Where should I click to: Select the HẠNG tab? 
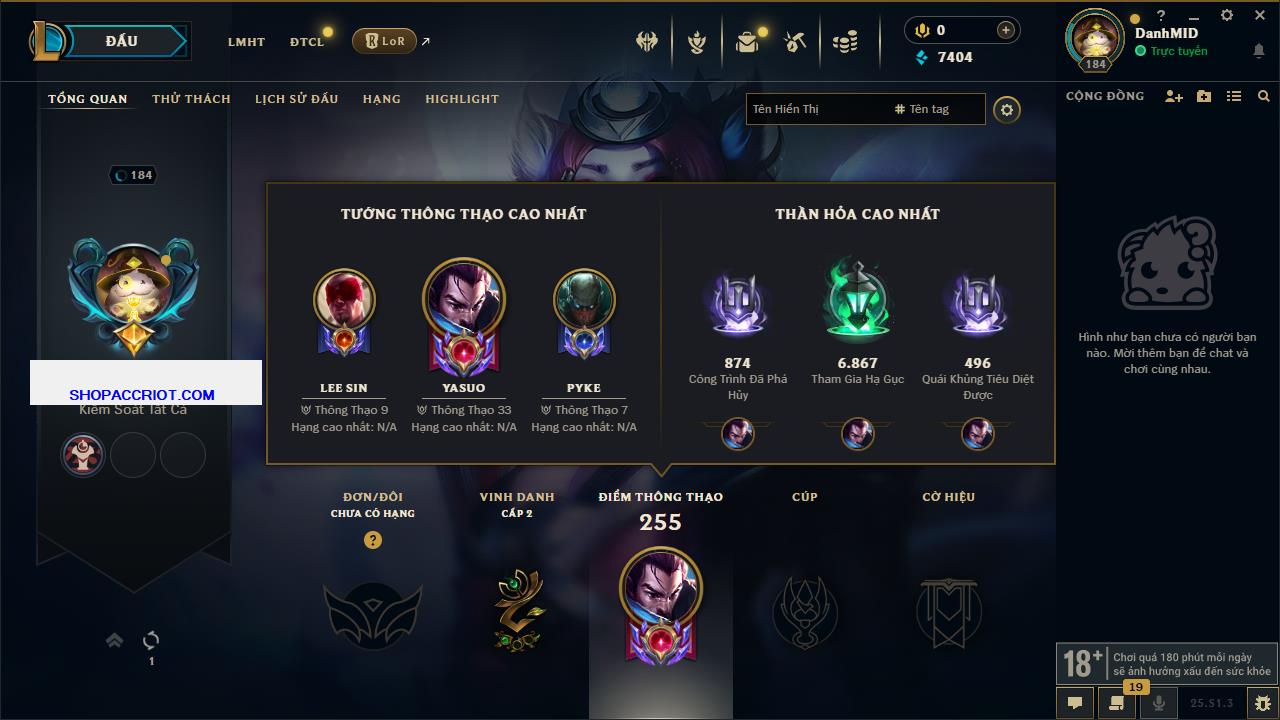click(x=381, y=99)
